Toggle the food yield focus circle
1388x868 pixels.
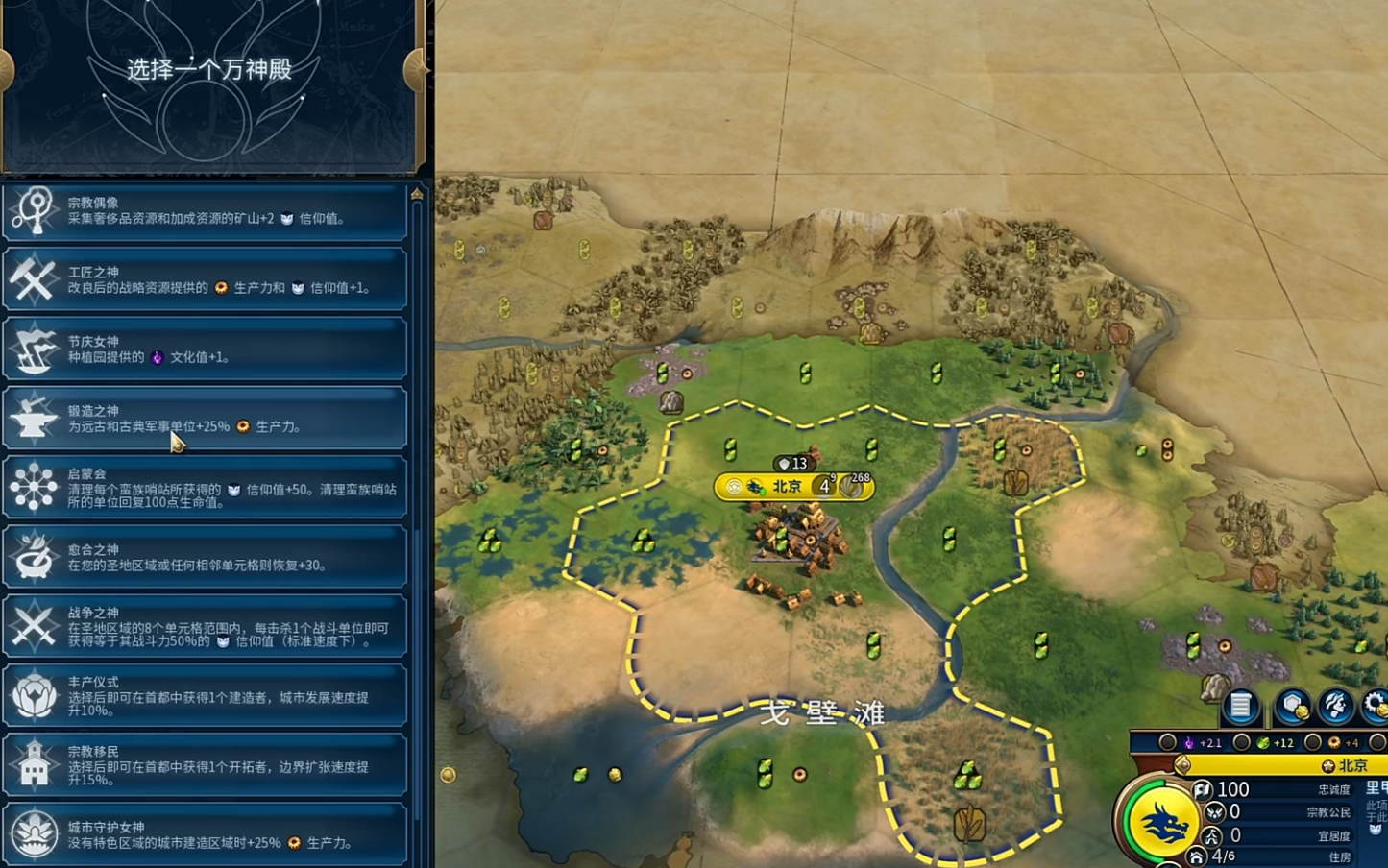pyautogui.click(x=1242, y=742)
